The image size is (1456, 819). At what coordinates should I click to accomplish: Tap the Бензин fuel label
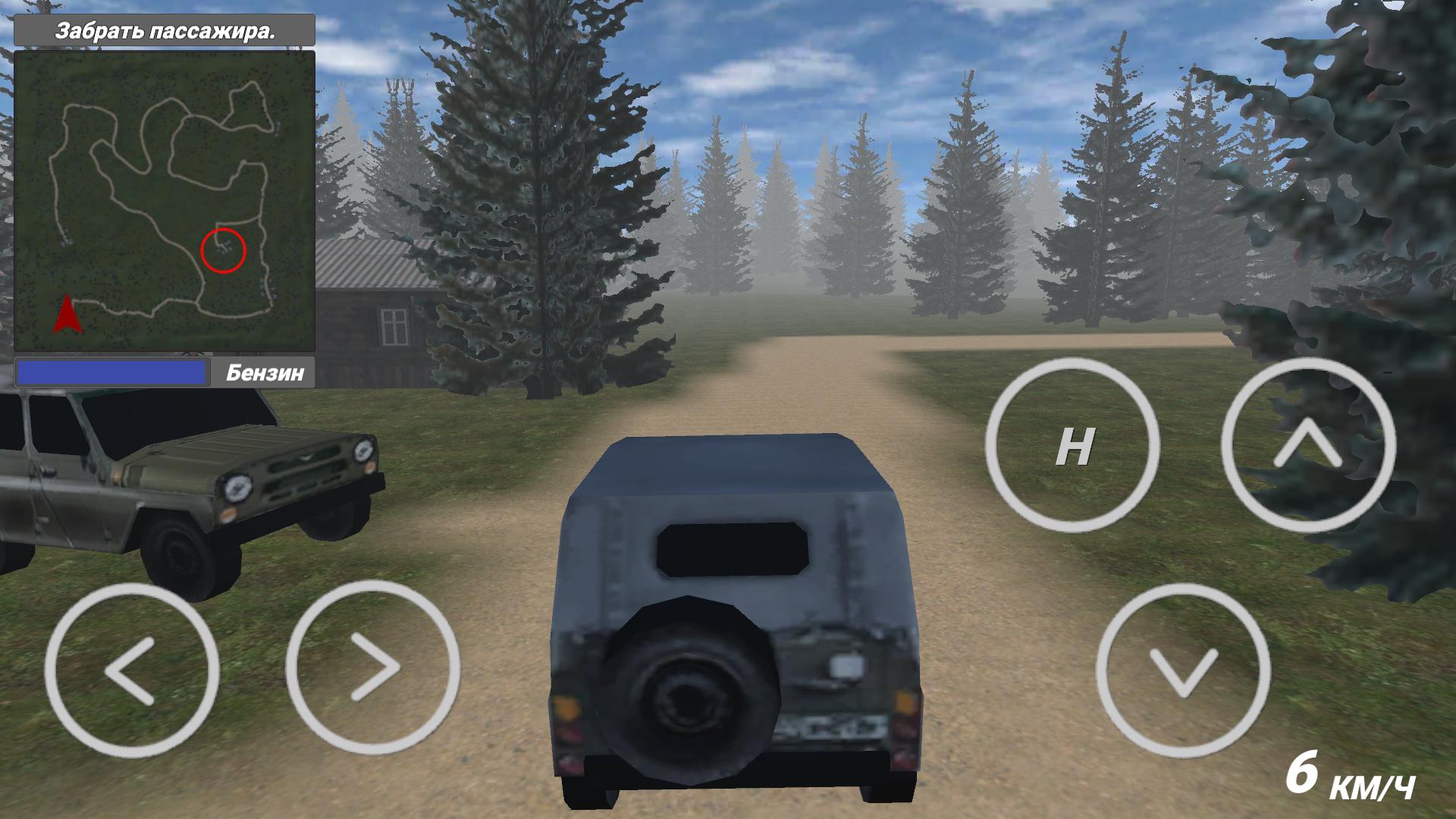(x=265, y=372)
